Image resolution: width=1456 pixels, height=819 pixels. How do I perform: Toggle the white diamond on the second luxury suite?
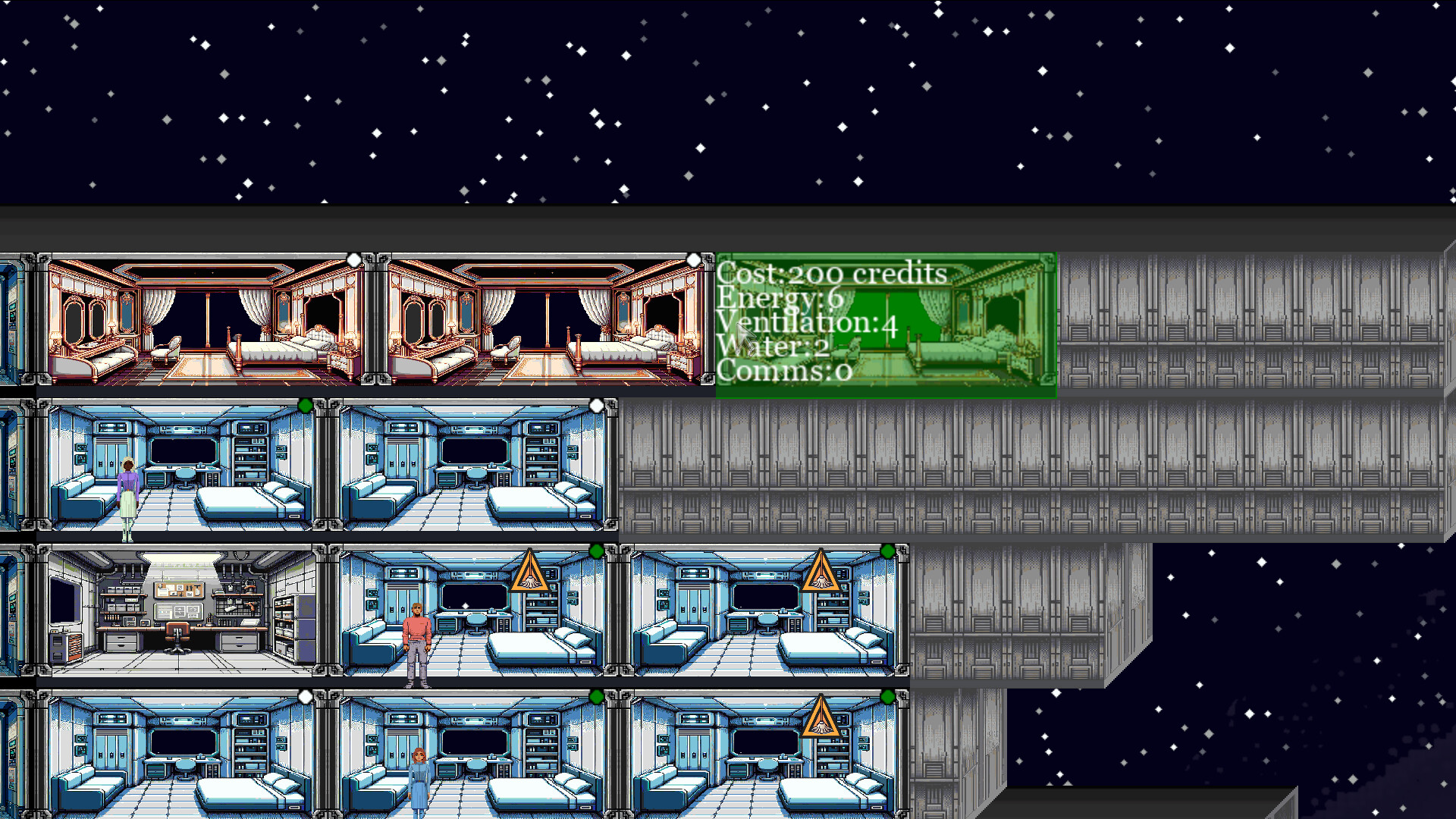(x=694, y=259)
